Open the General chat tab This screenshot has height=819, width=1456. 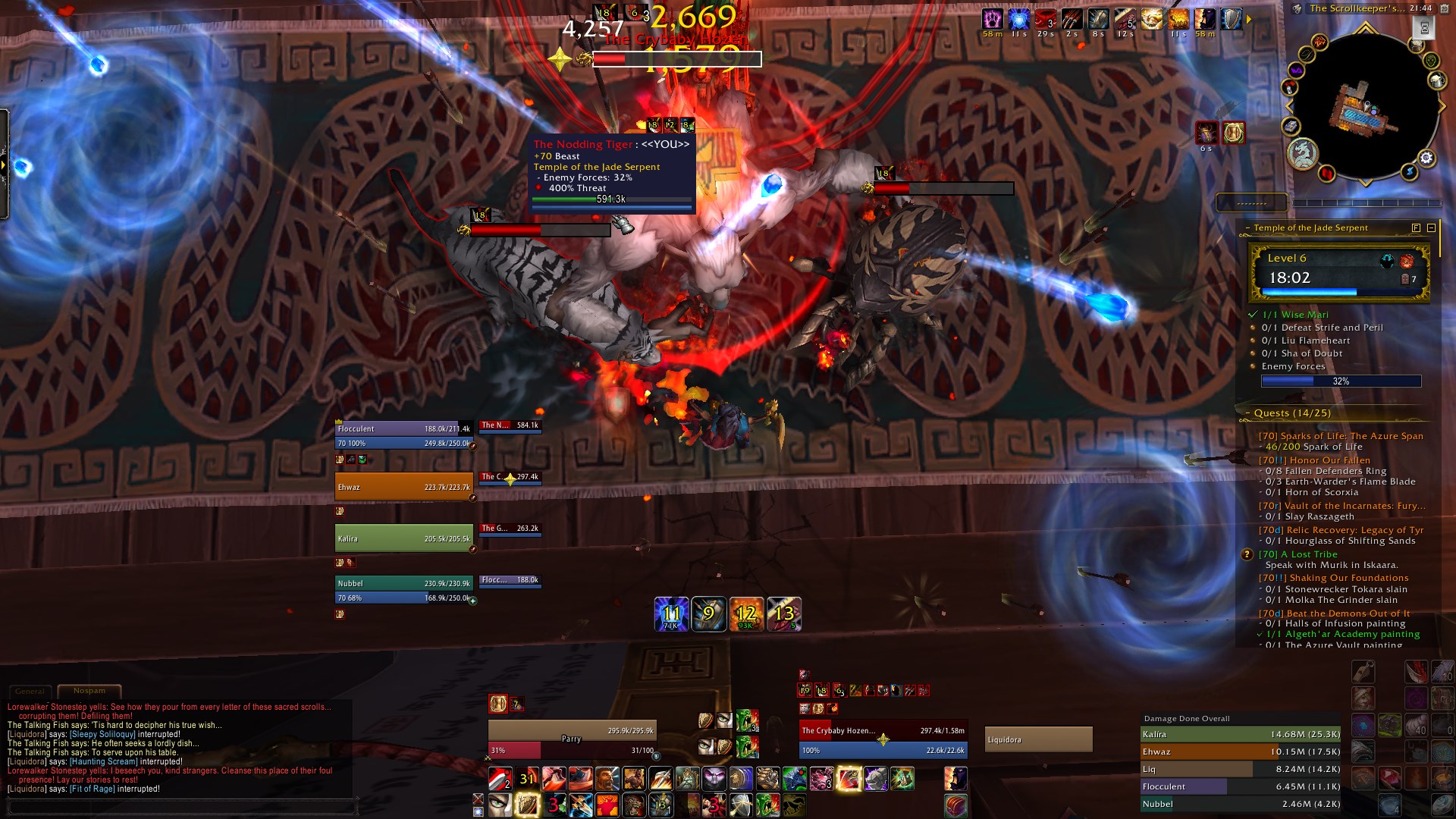click(30, 692)
